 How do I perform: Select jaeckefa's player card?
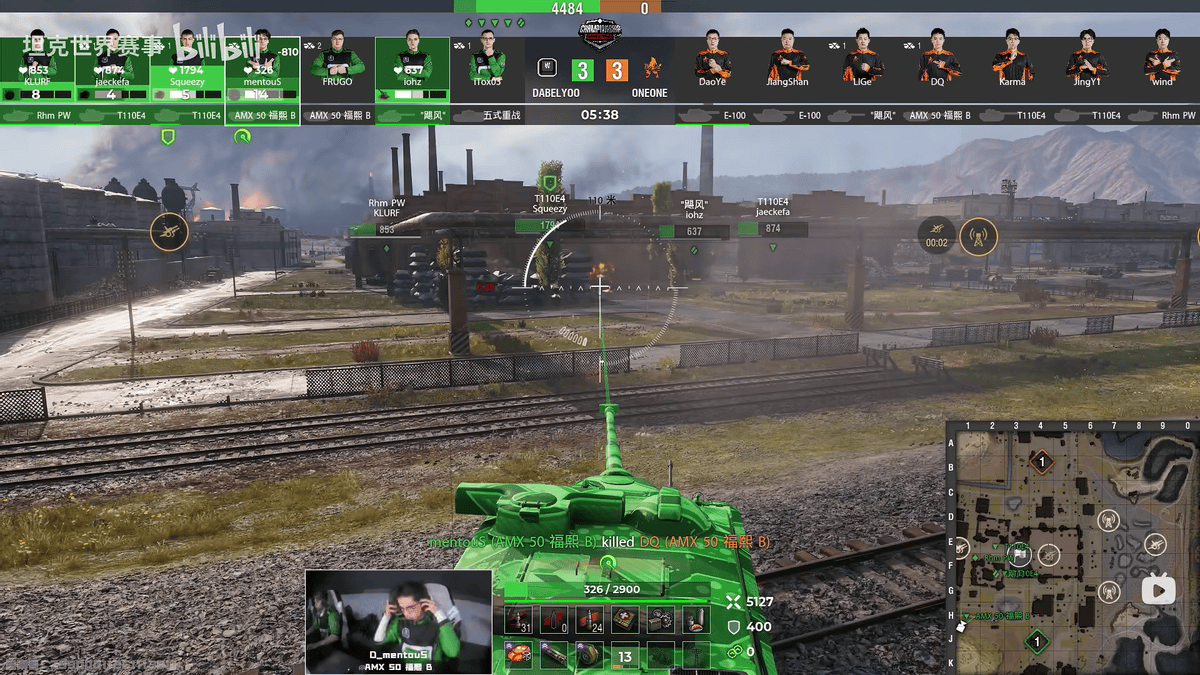click(112, 68)
